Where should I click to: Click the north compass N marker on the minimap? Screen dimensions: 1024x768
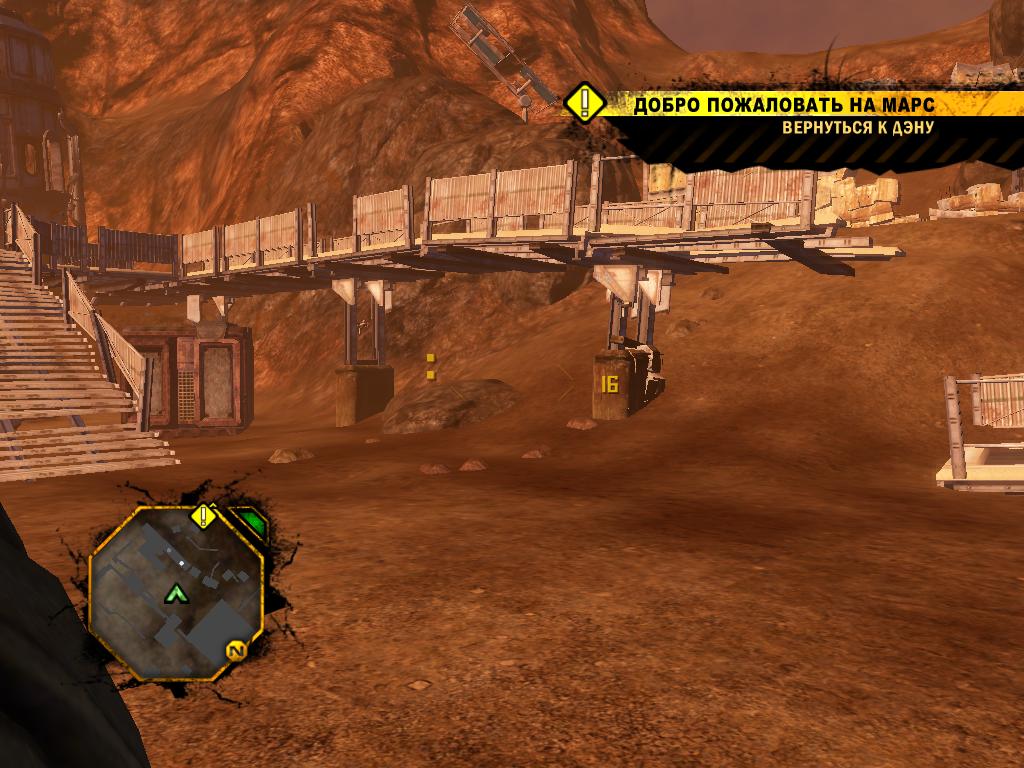[237, 651]
